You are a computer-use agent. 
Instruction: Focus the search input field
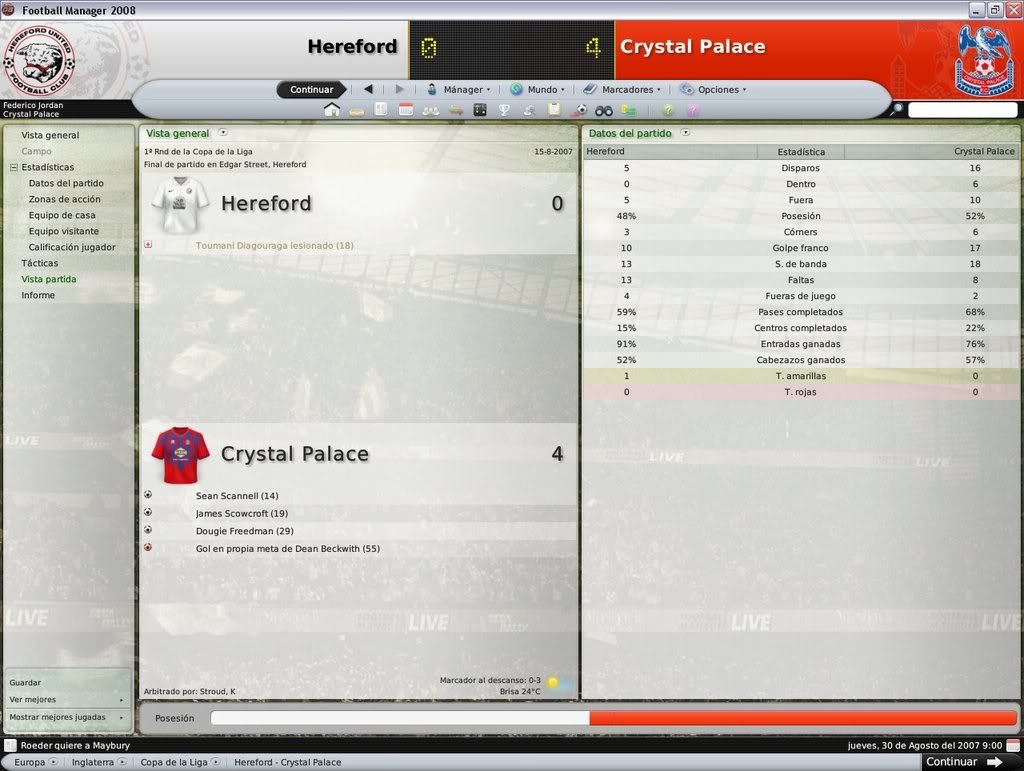pos(962,110)
